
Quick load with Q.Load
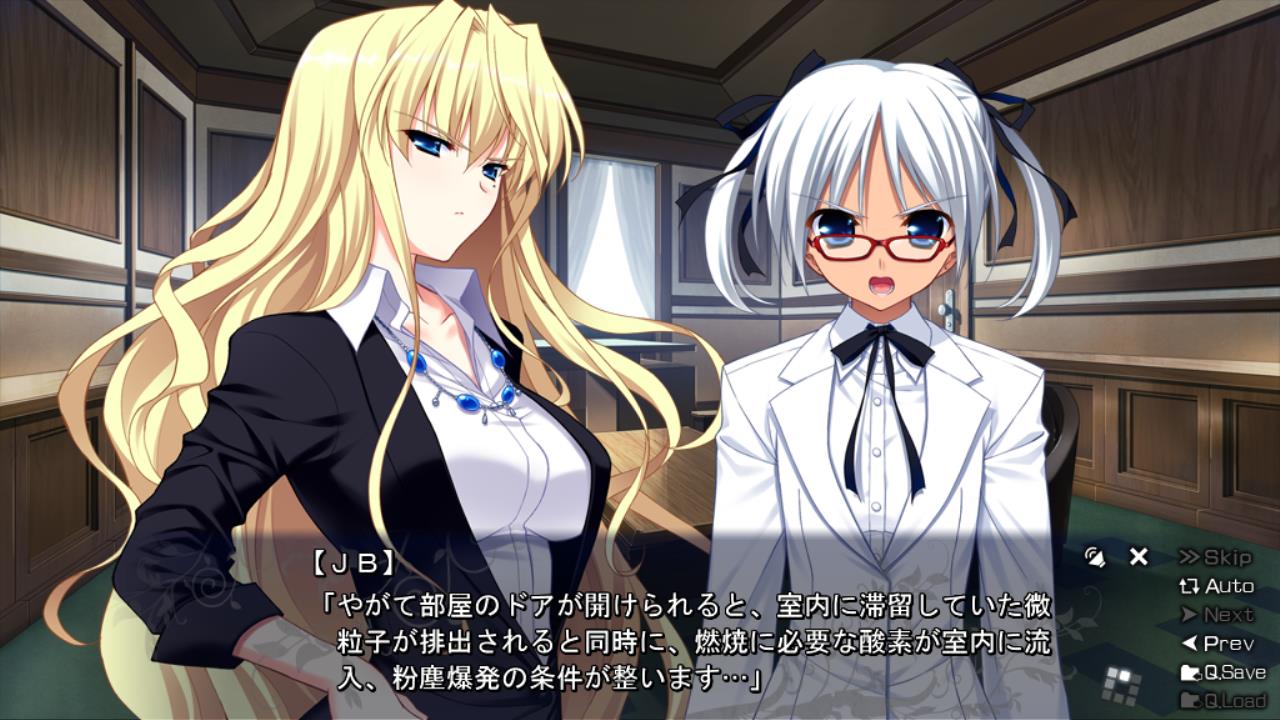(x=1223, y=700)
